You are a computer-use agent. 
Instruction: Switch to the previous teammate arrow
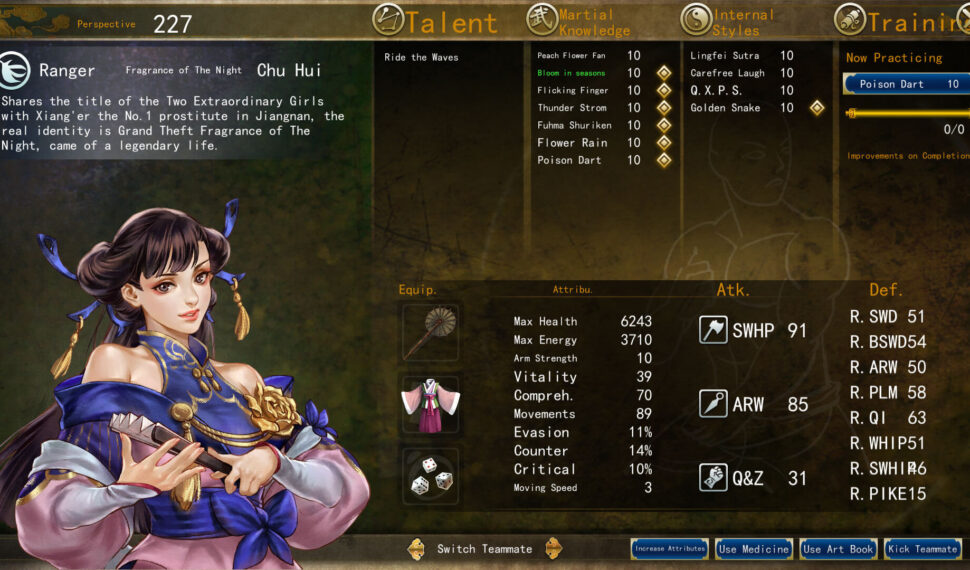pos(417,548)
